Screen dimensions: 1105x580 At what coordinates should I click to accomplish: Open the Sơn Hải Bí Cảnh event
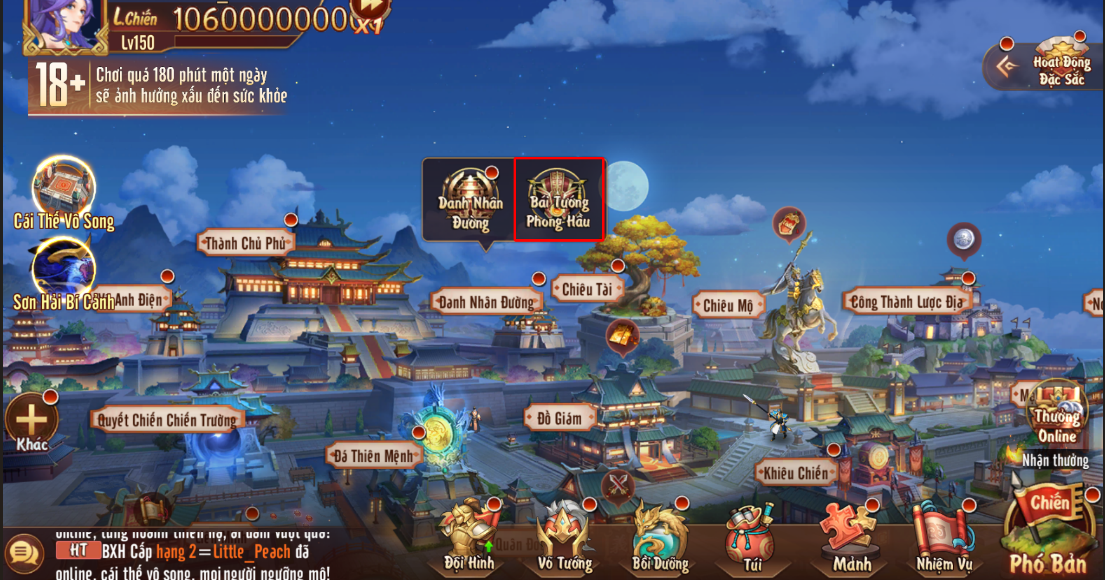[x=63, y=270]
